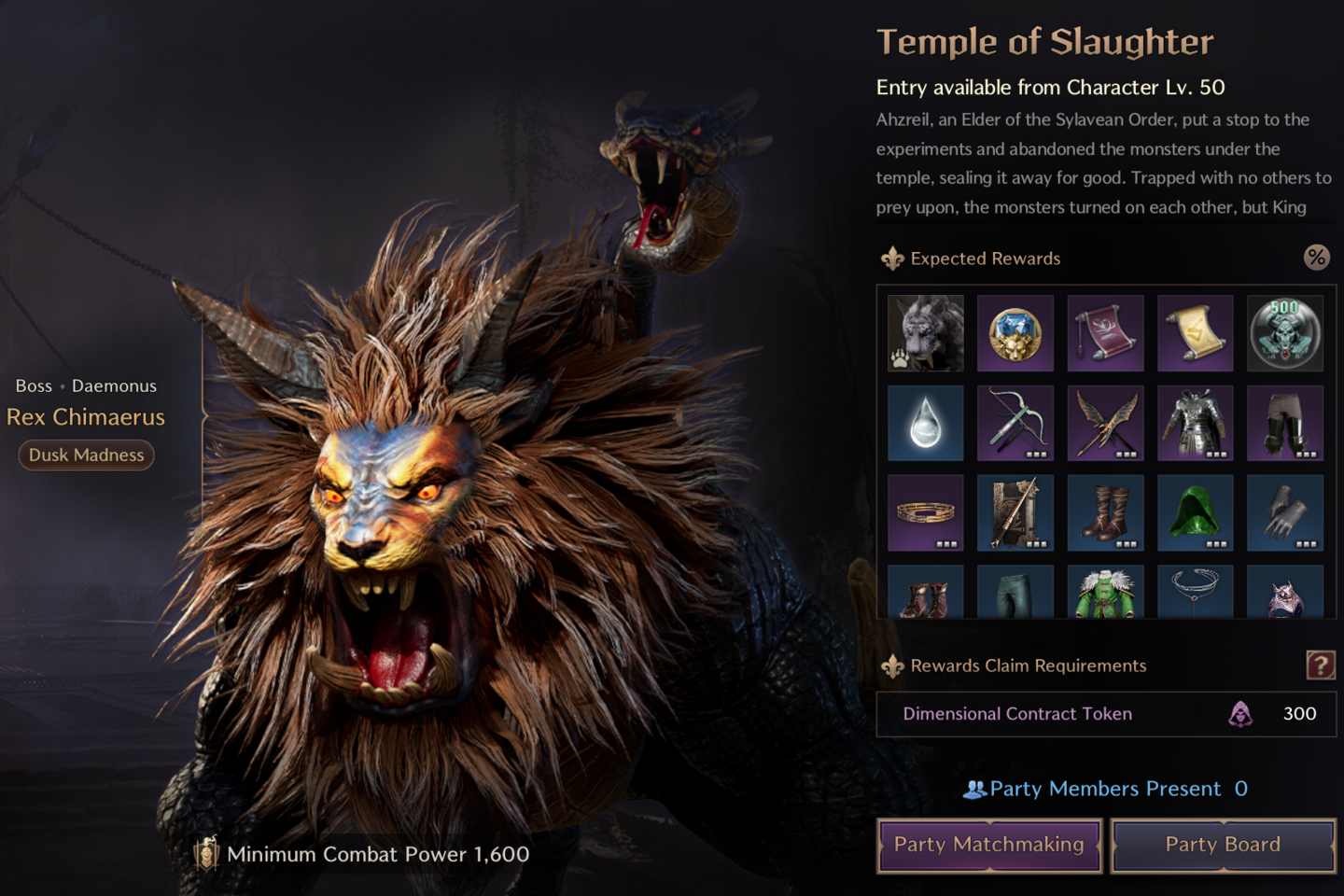Select the Expected Rewards header
1344x896 pixels.
986,259
